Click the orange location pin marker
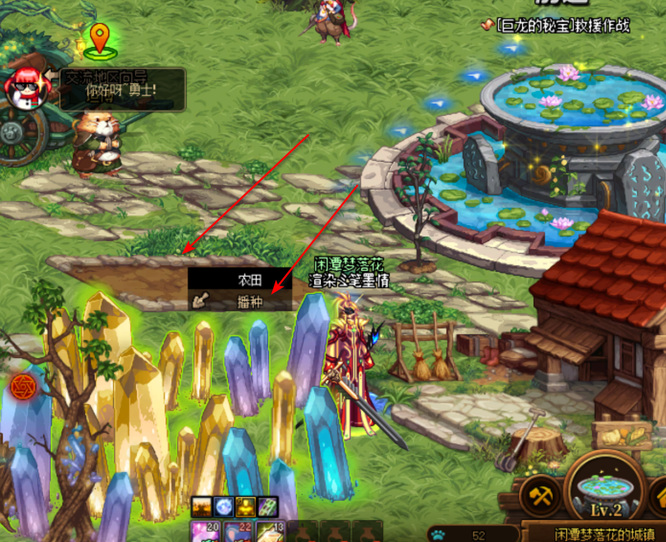Image resolution: width=666 pixels, height=542 pixels. pos(98,40)
